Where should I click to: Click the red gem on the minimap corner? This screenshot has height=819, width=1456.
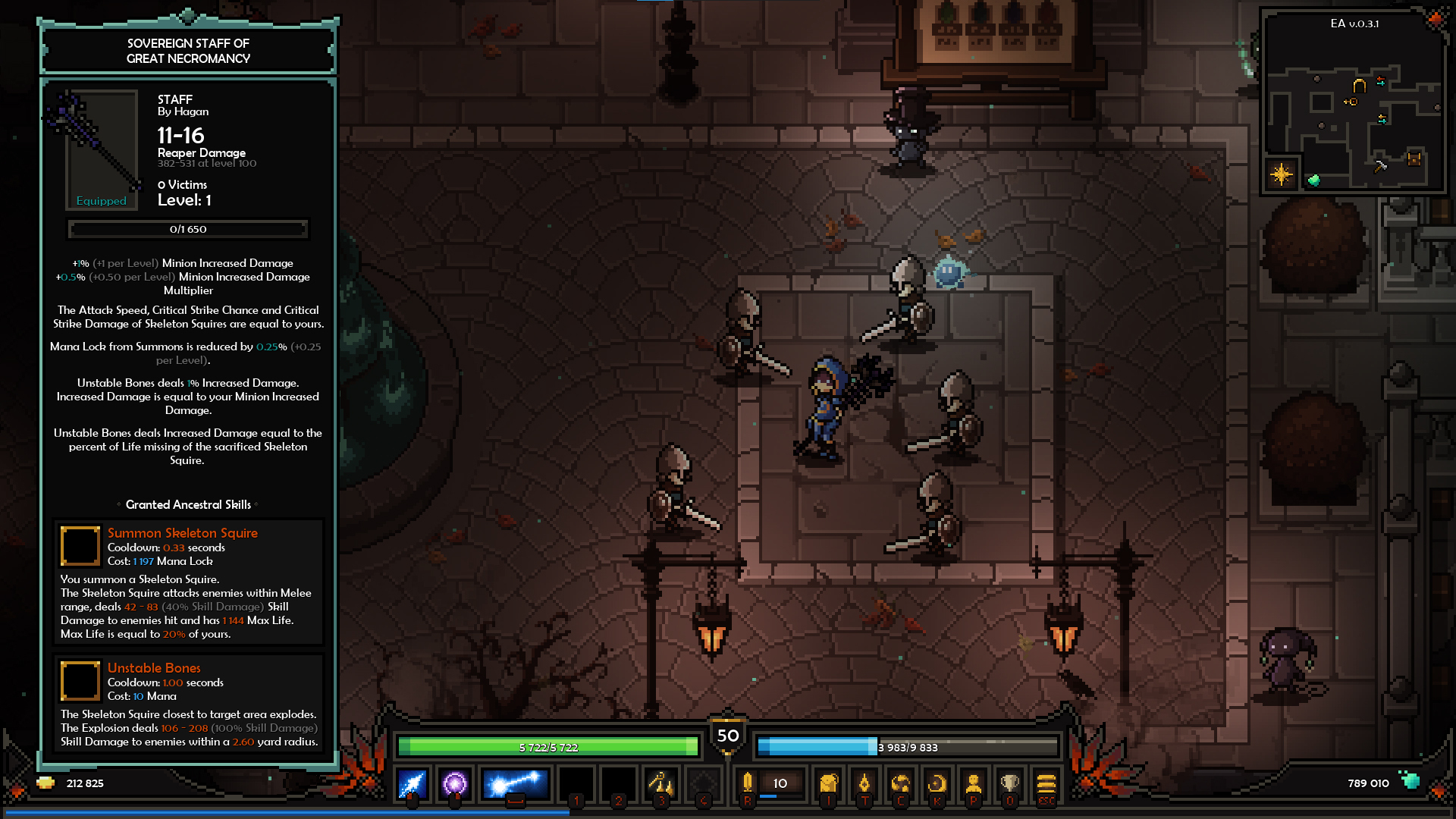click(x=1435, y=19)
